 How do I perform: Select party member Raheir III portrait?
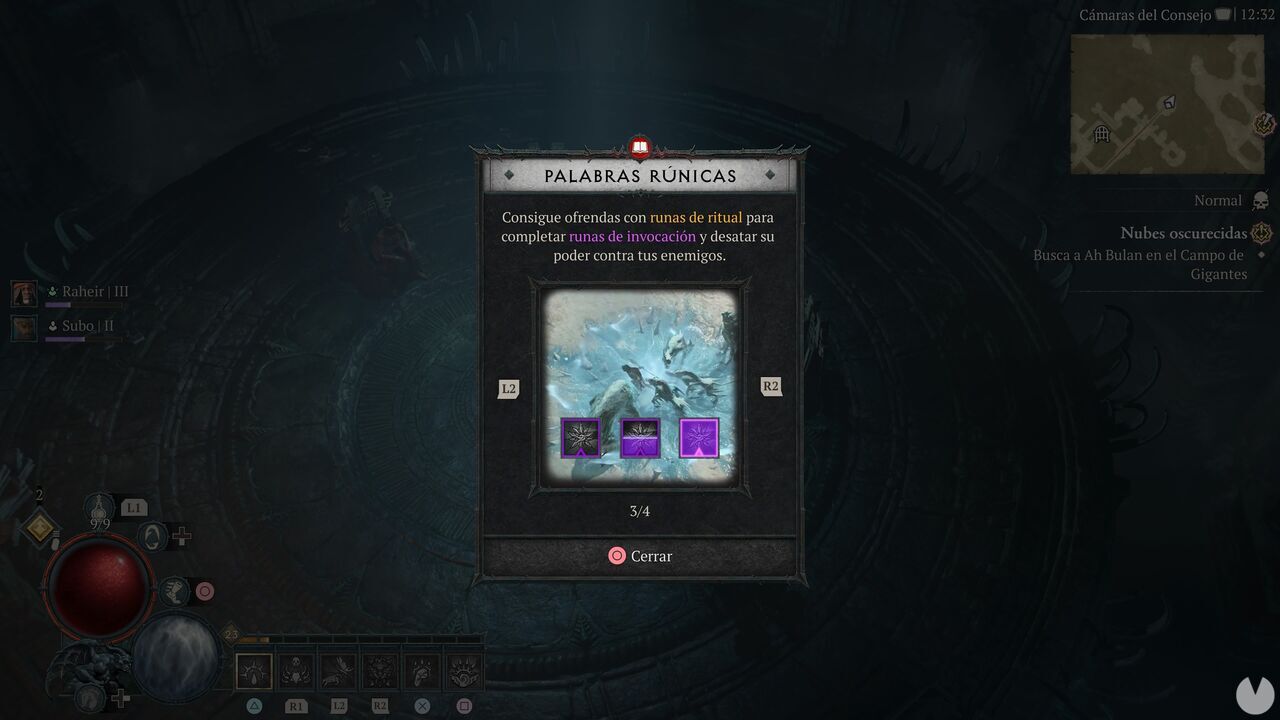pos(23,291)
